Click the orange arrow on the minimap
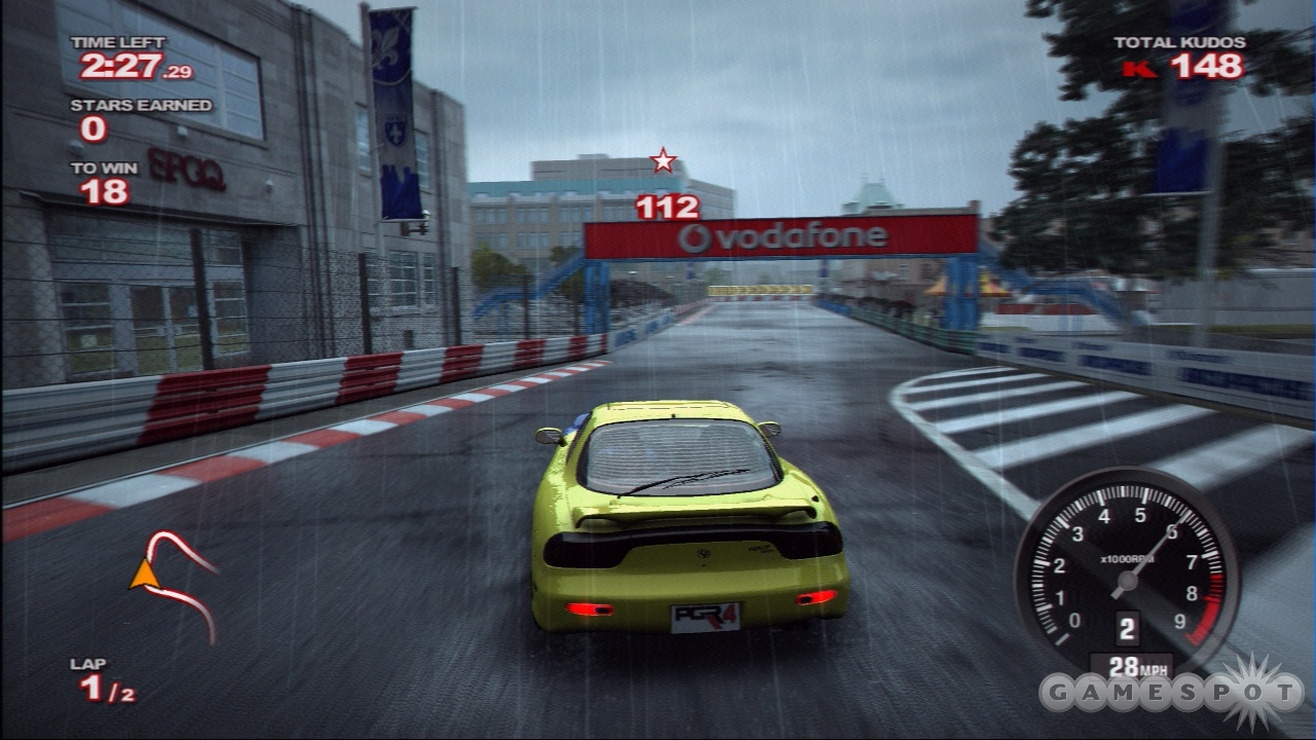Image resolution: width=1316 pixels, height=740 pixels. click(143, 572)
